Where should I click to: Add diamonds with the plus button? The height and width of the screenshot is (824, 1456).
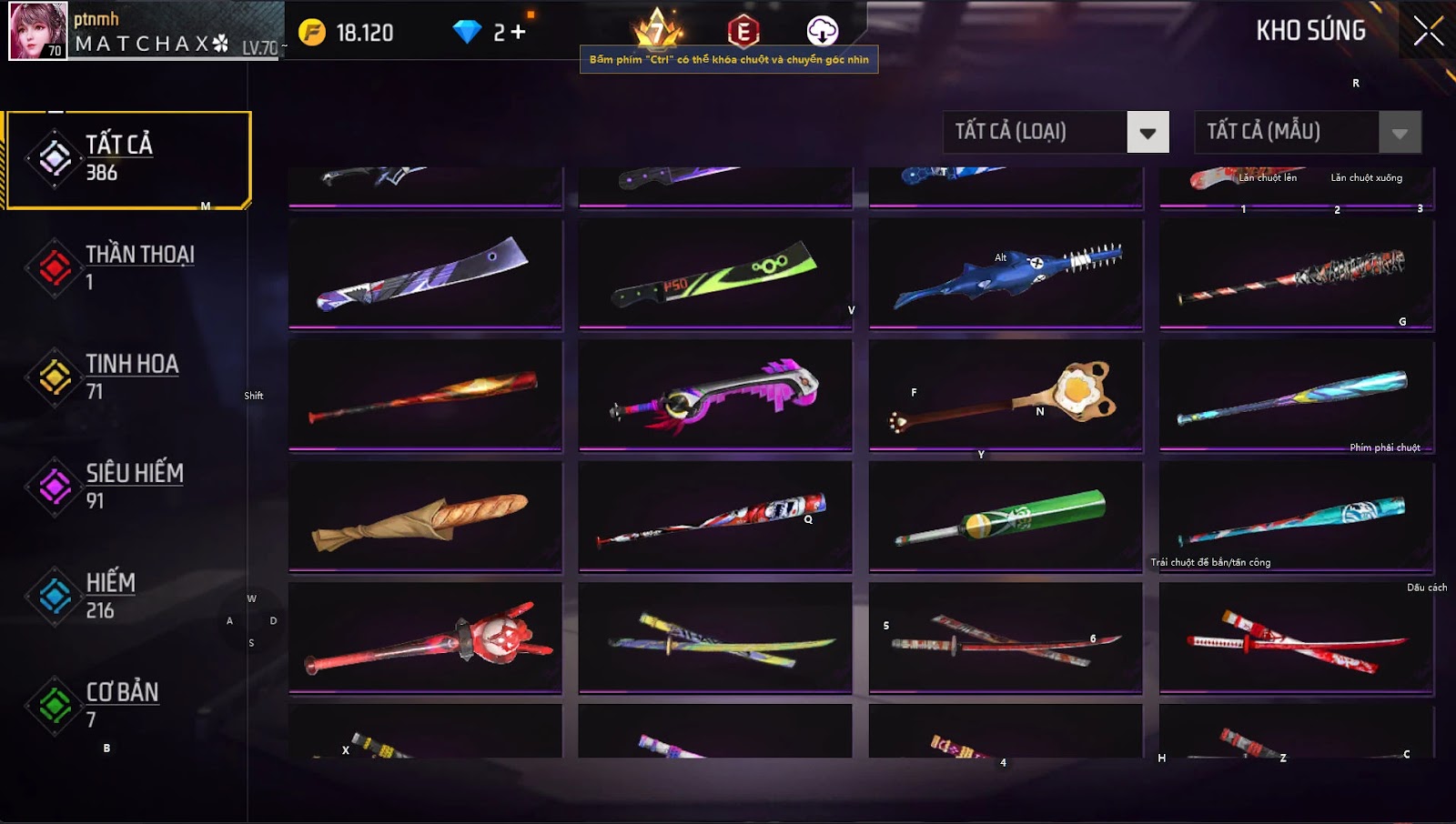point(518,33)
